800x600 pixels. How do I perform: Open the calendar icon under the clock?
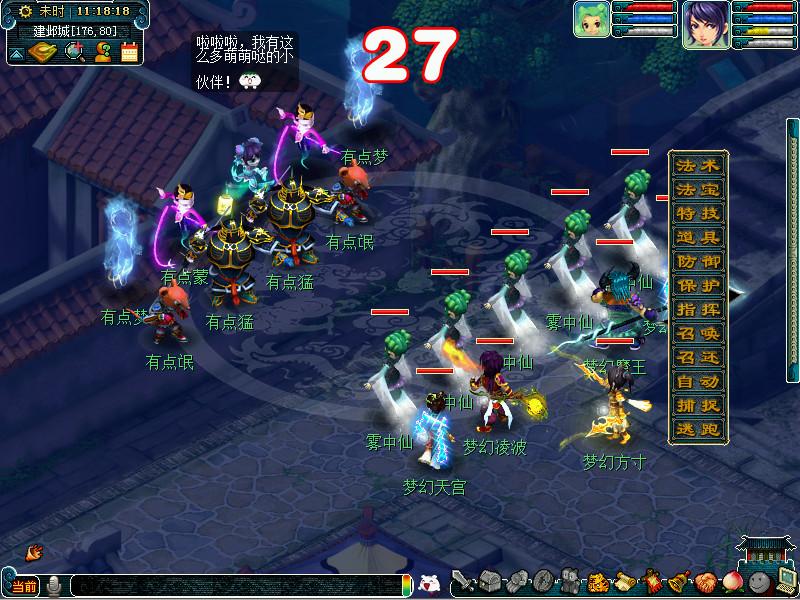(x=129, y=52)
